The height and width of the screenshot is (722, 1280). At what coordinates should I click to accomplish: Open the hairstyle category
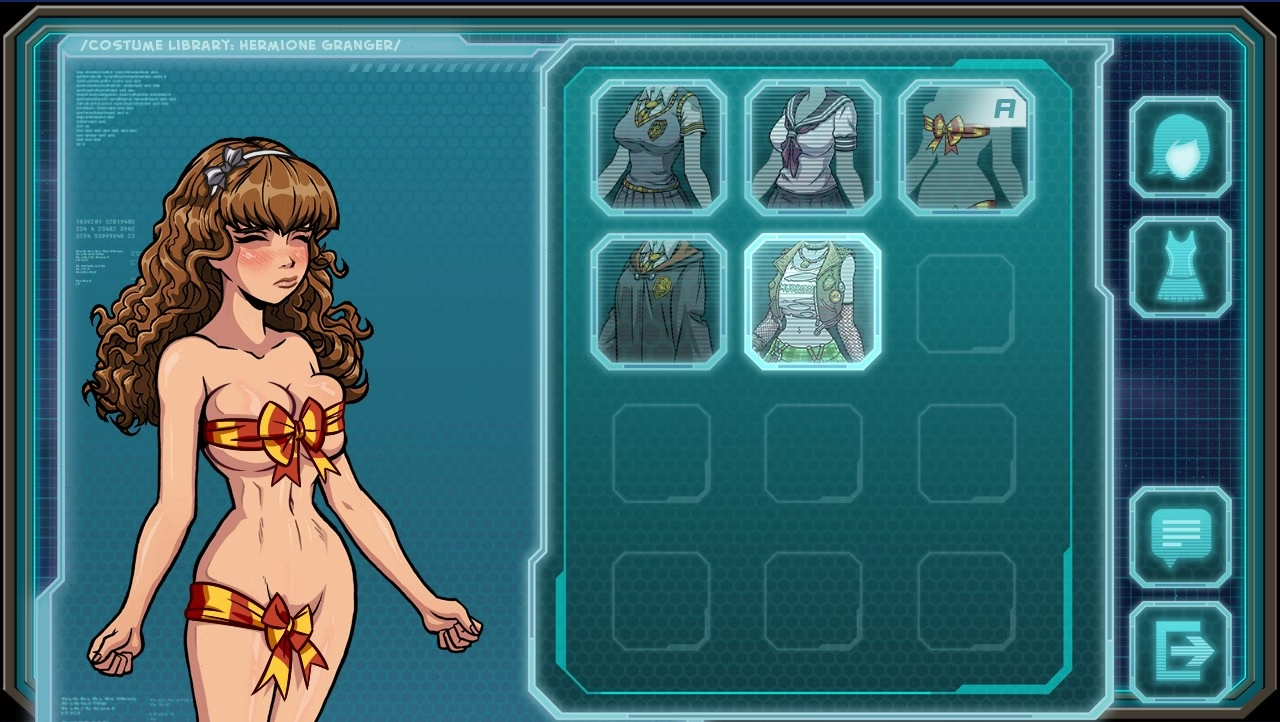coord(1180,147)
